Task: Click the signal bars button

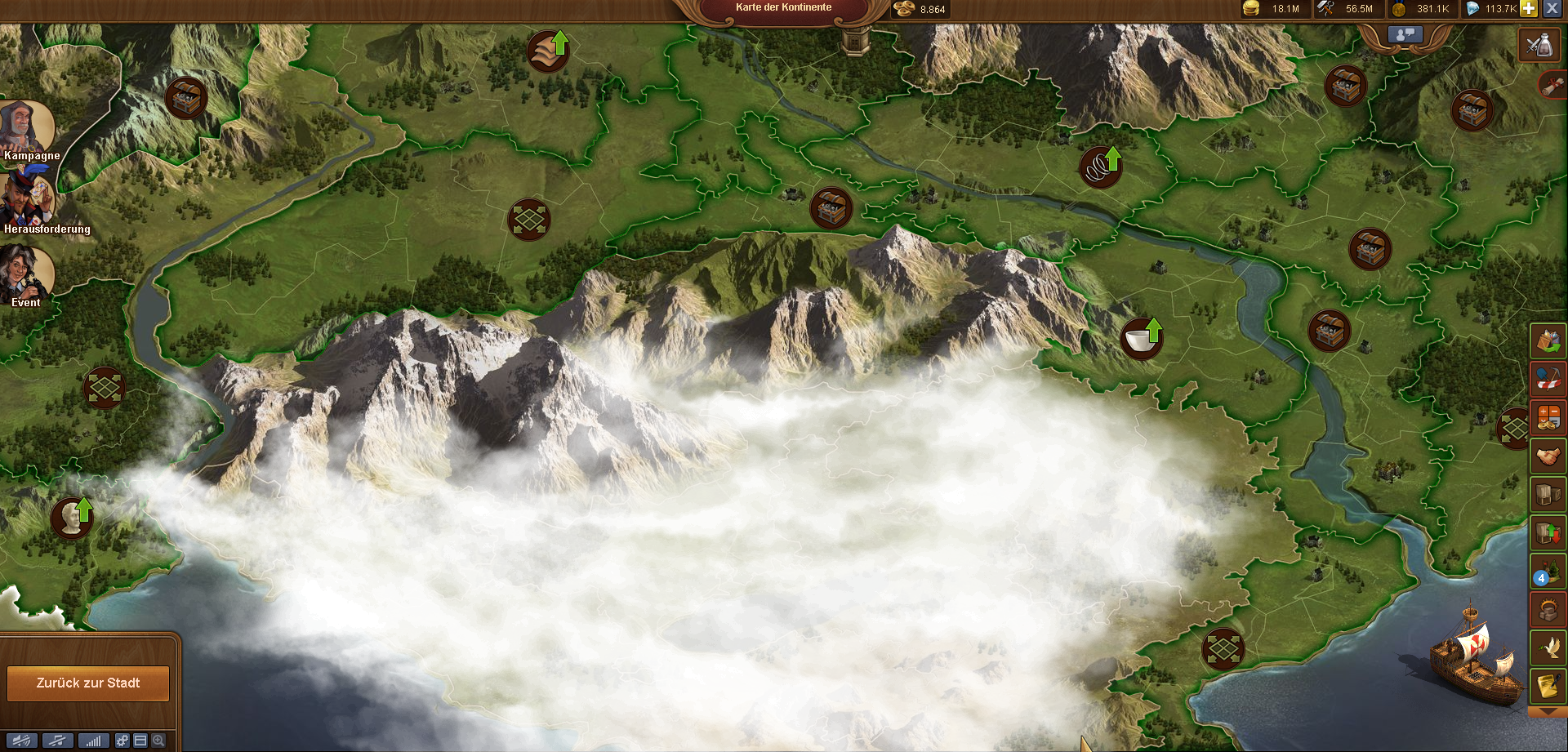Action: (x=93, y=741)
